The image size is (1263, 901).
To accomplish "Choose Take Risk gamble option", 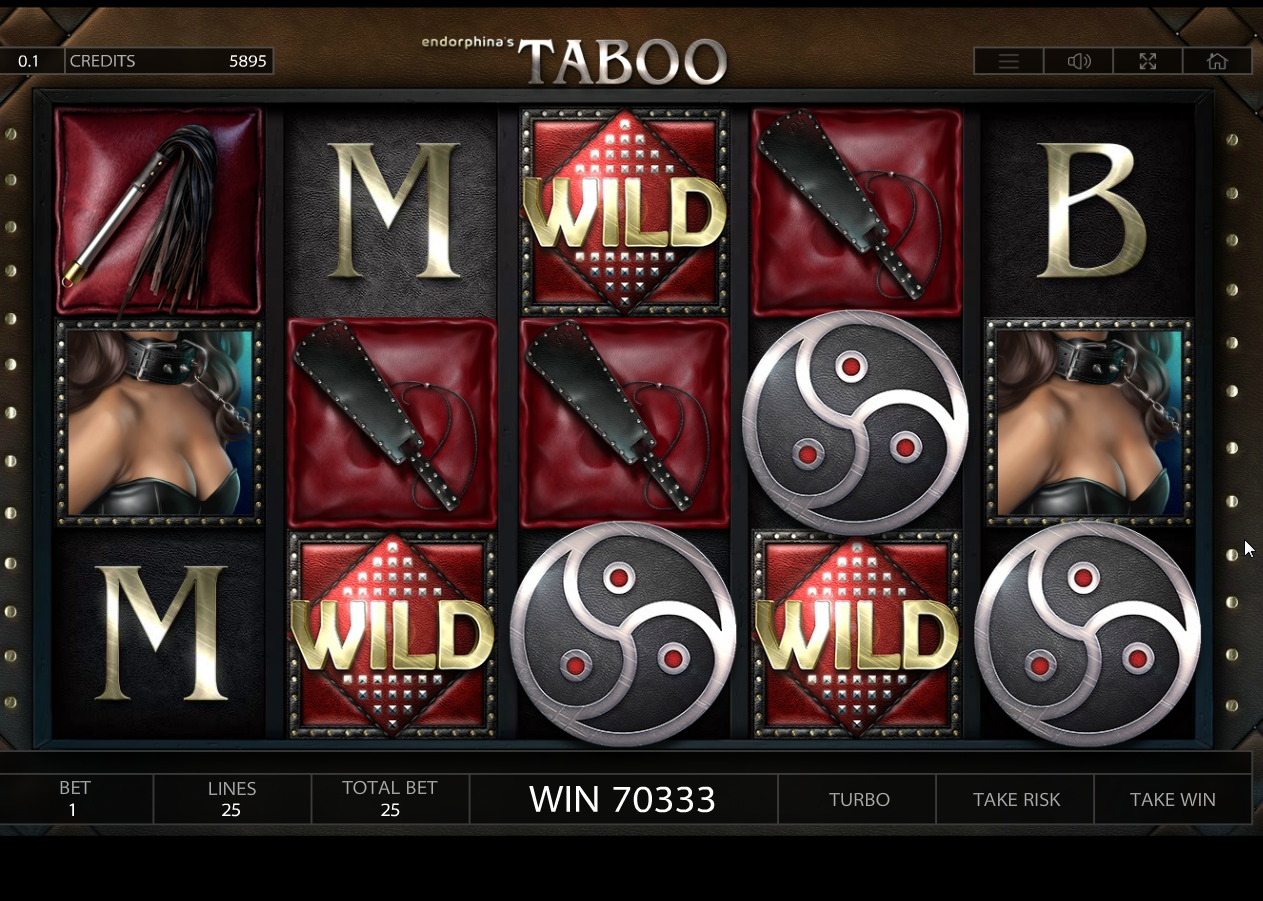I will coord(1016,799).
